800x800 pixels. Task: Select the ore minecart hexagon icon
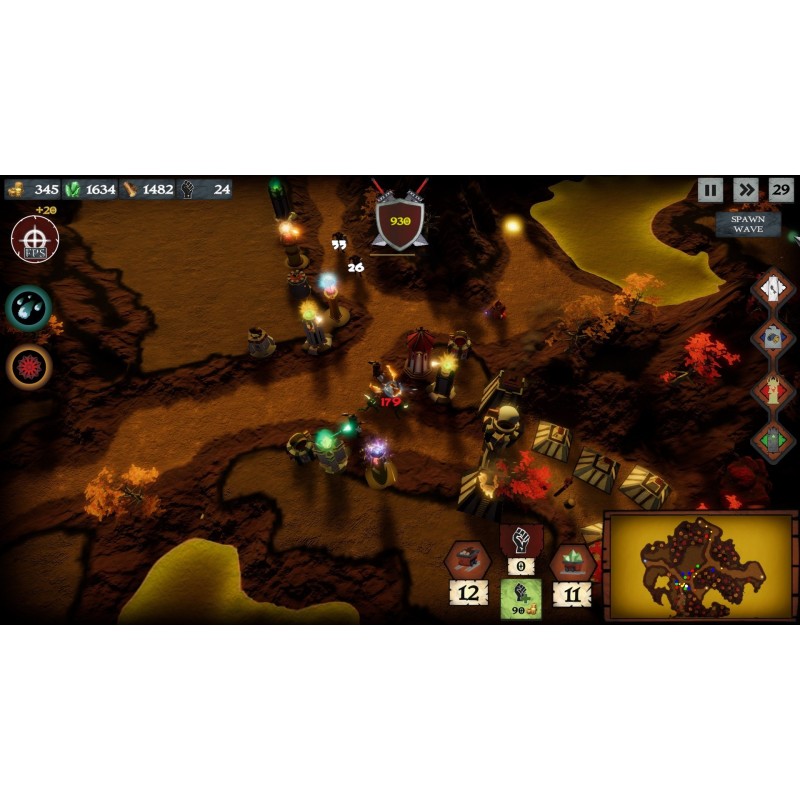tap(467, 560)
